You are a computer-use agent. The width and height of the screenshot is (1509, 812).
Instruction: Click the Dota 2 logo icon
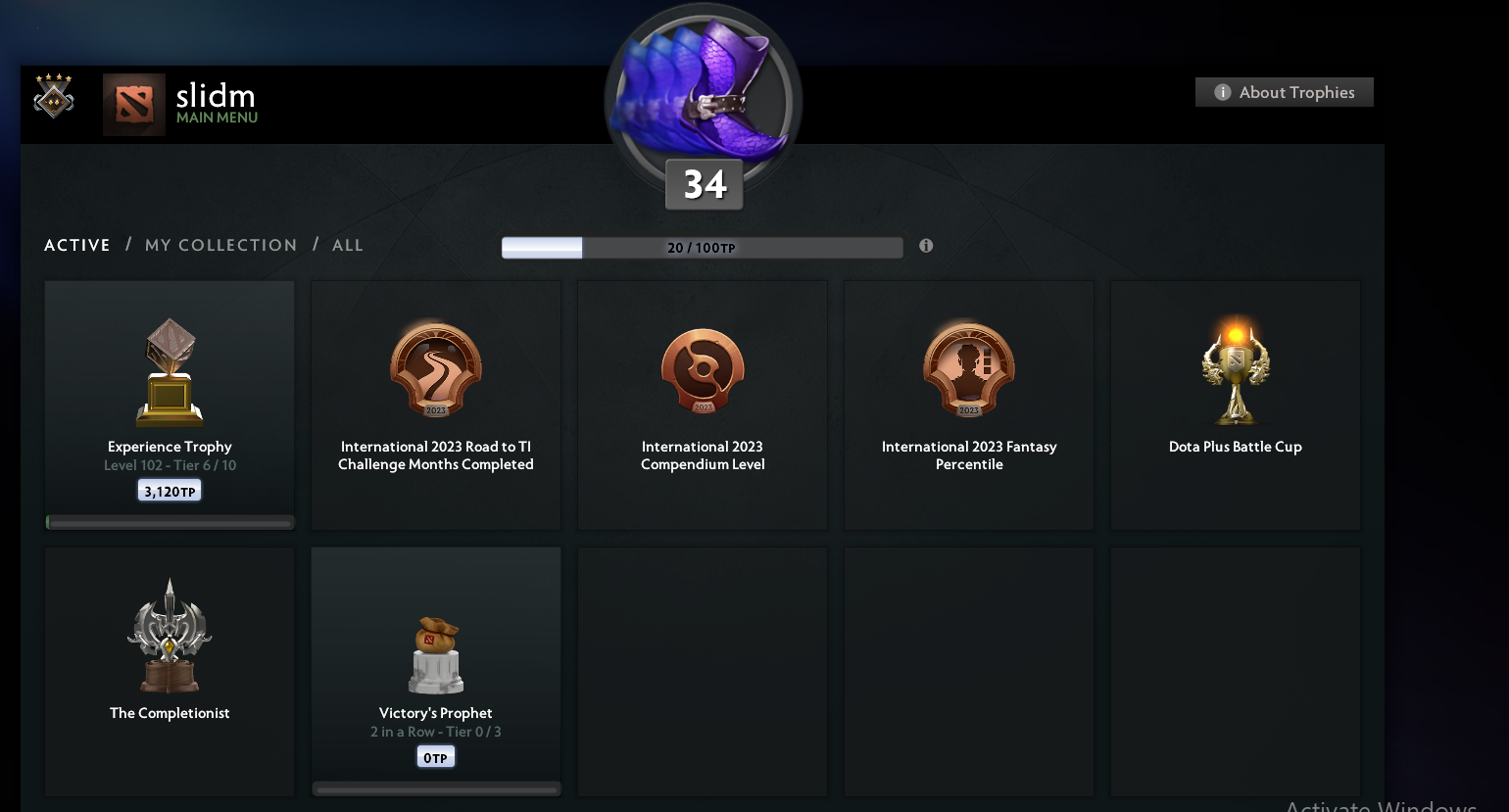click(133, 103)
